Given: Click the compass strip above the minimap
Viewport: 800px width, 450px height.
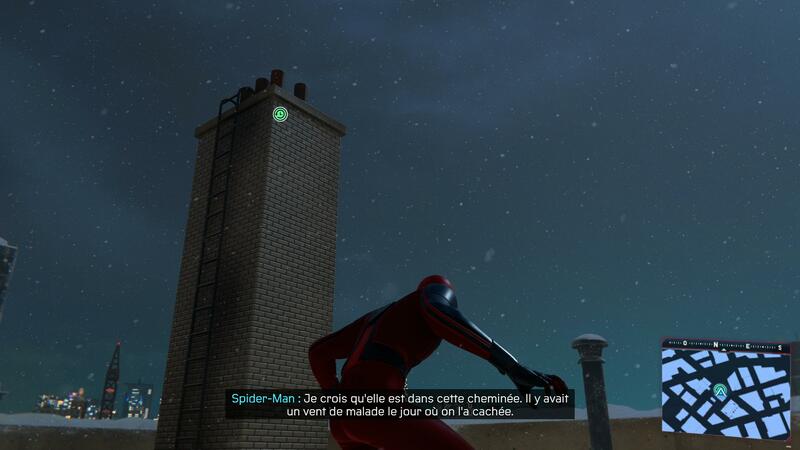Looking at the screenshot, I should click(726, 343).
